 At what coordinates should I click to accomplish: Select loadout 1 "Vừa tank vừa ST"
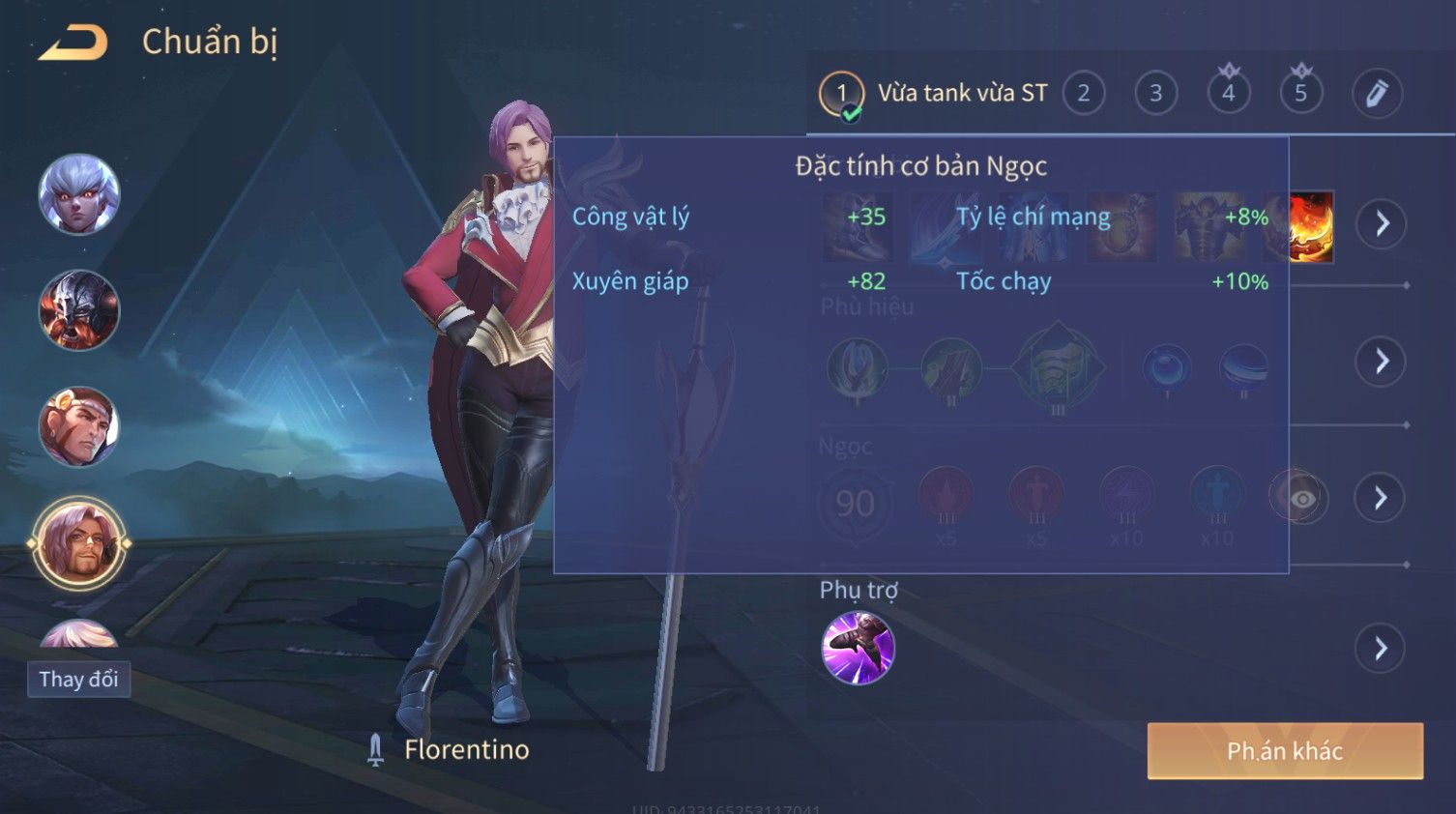click(934, 94)
